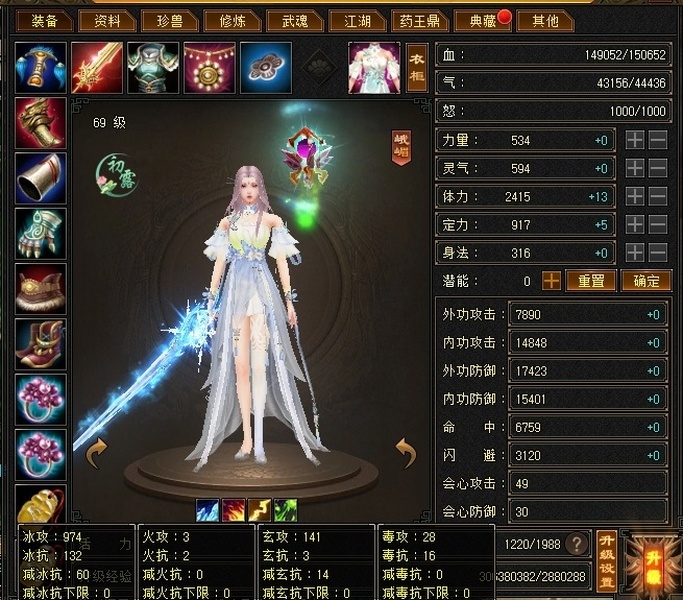Select the golden gauntlet equipment slot
The height and width of the screenshot is (600, 683).
point(41,122)
